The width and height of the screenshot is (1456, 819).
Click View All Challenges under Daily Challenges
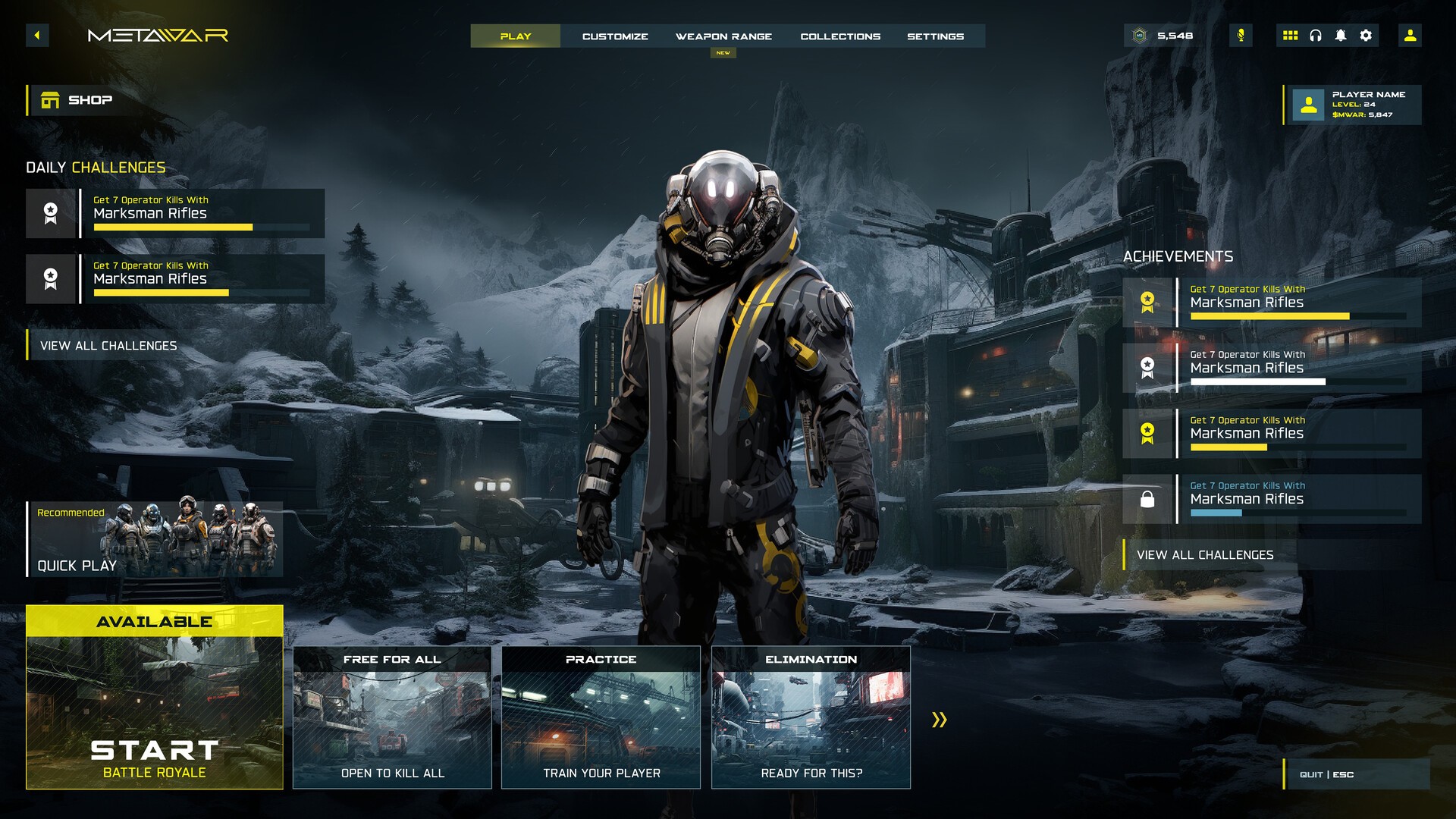point(108,345)
